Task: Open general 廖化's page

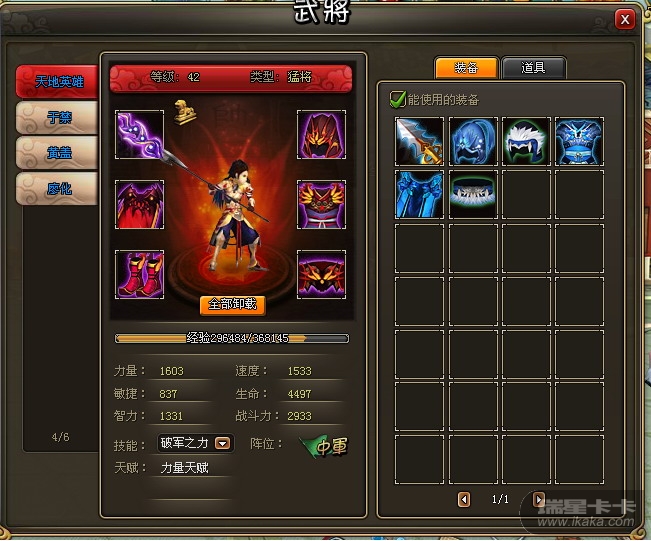Action: tap(58, 188)
